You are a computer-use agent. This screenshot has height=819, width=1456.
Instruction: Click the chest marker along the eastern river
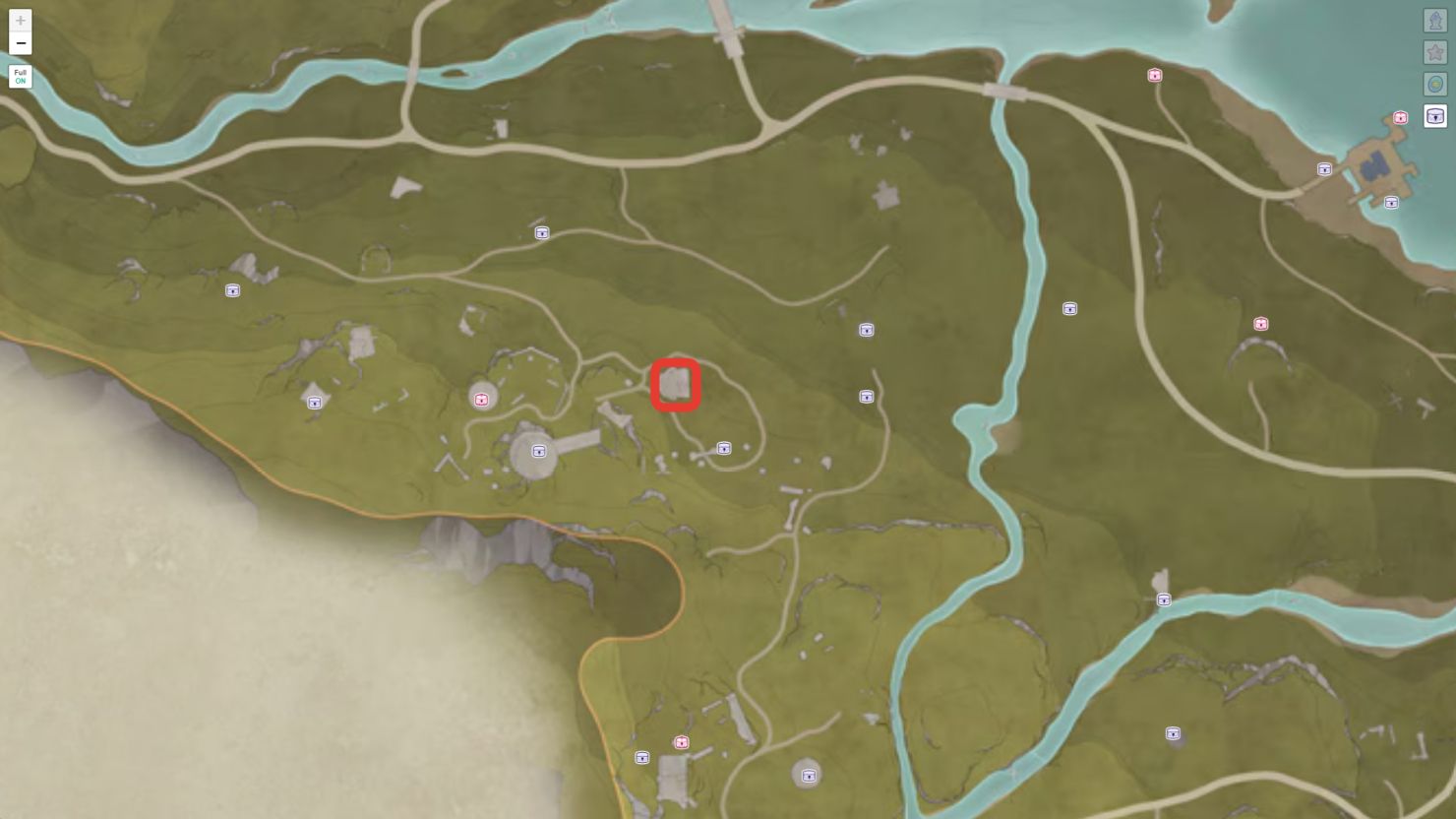[1164, 598]
